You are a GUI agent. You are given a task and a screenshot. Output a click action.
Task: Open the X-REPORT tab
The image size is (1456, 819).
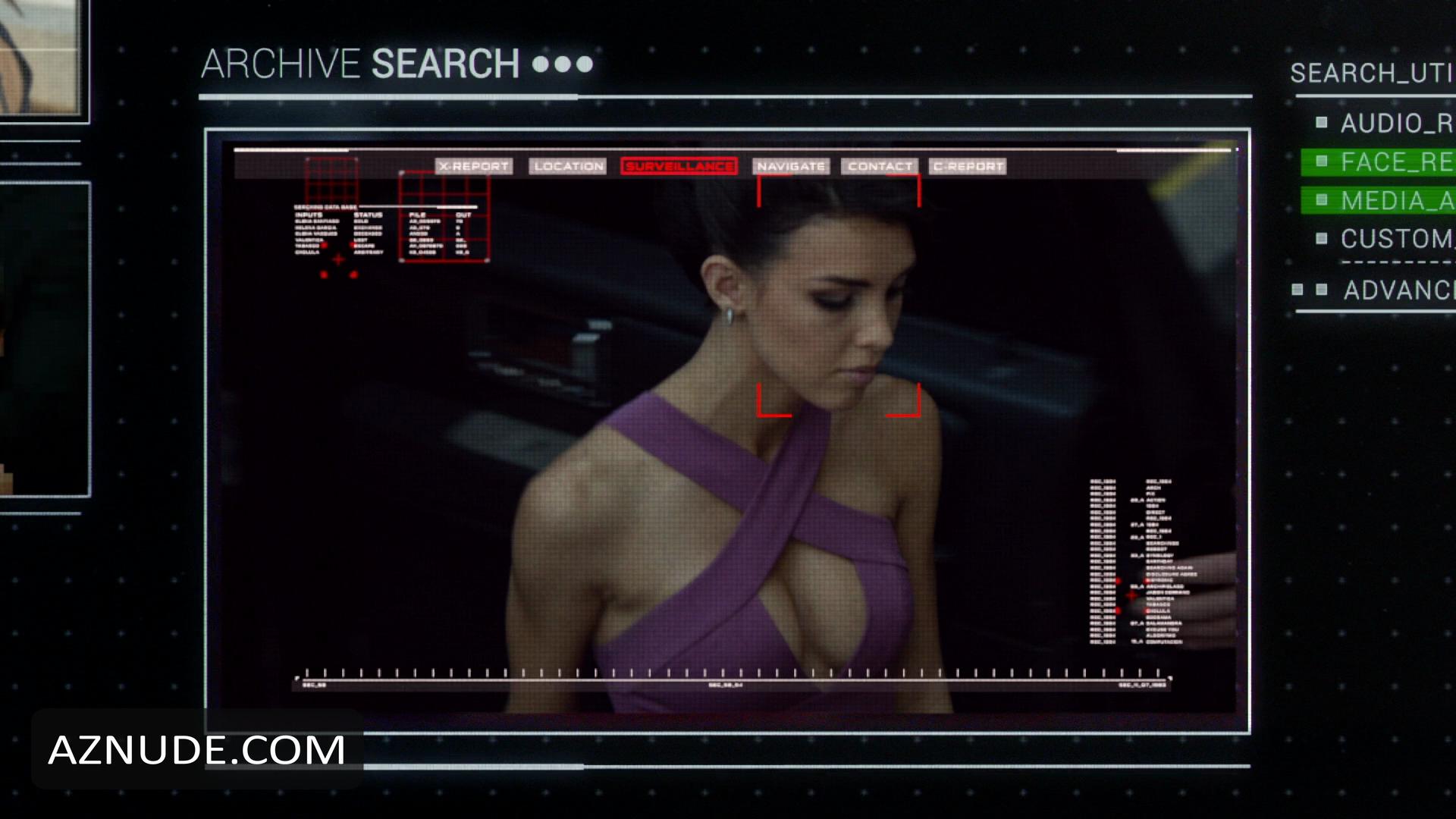(x=474, y=166)
